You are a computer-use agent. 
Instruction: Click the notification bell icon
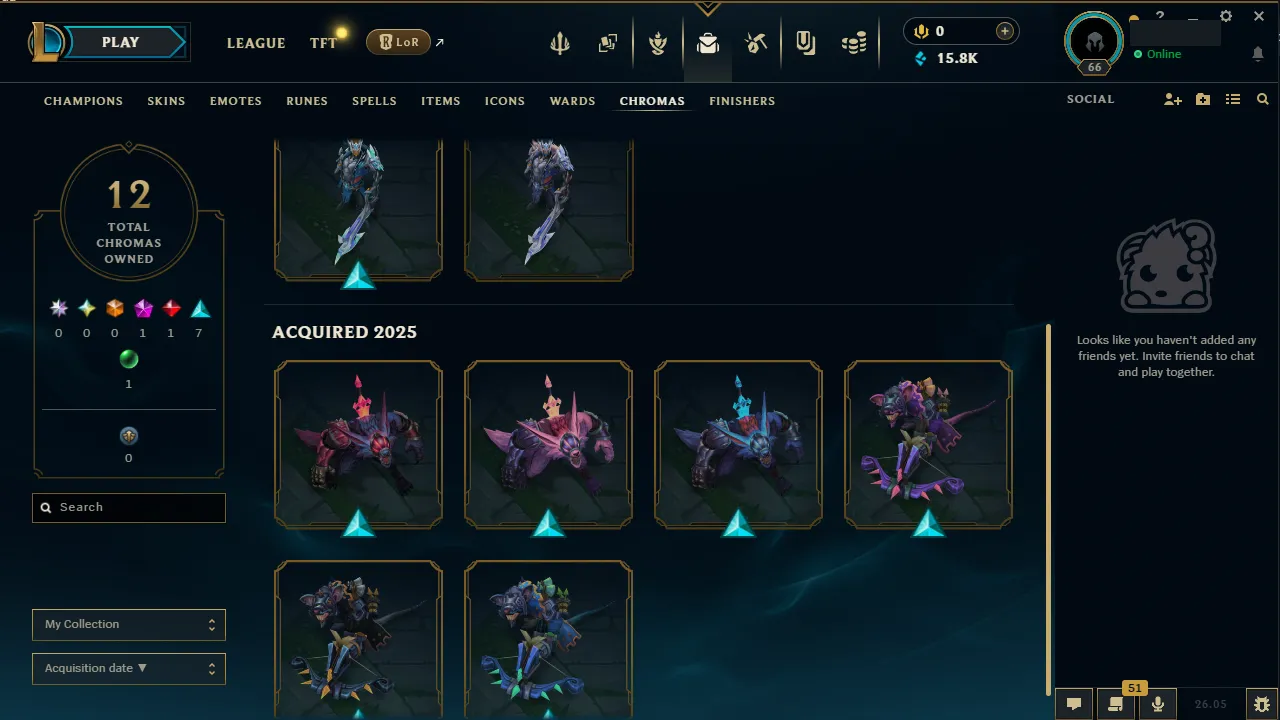[x=1258, y=54]
